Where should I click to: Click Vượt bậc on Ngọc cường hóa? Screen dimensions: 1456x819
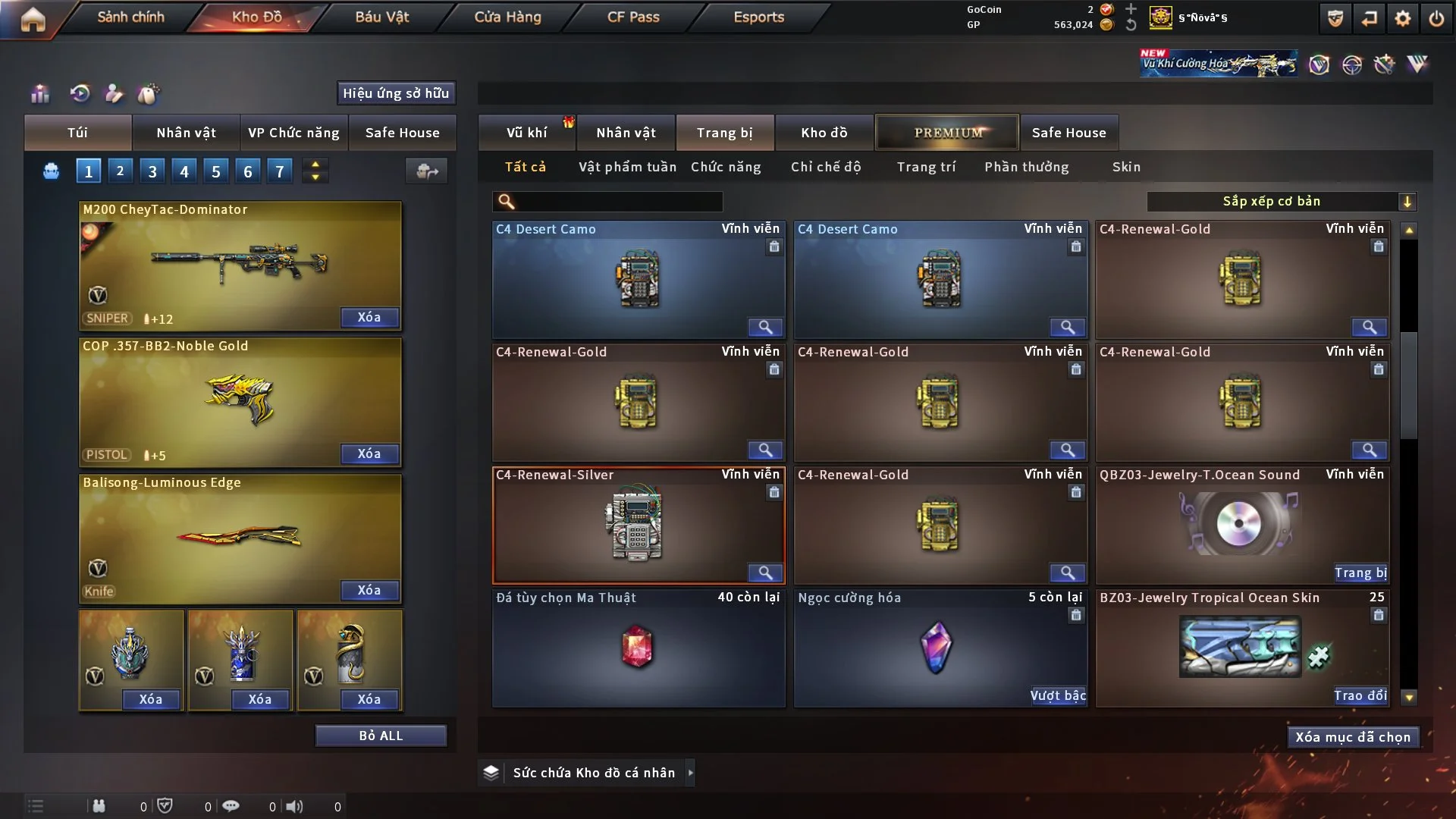point(1058,695)
